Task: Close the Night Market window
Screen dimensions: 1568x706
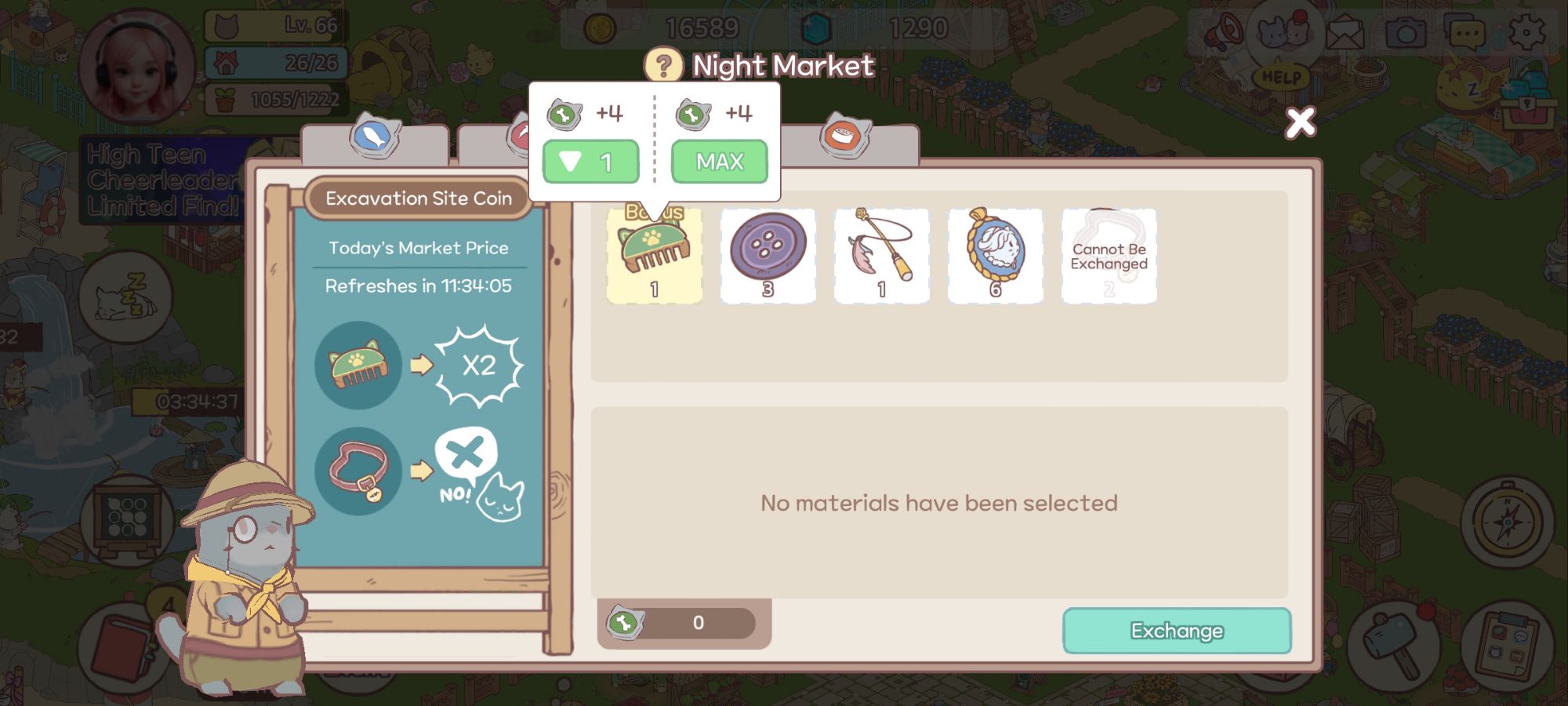Action: 1300,122
